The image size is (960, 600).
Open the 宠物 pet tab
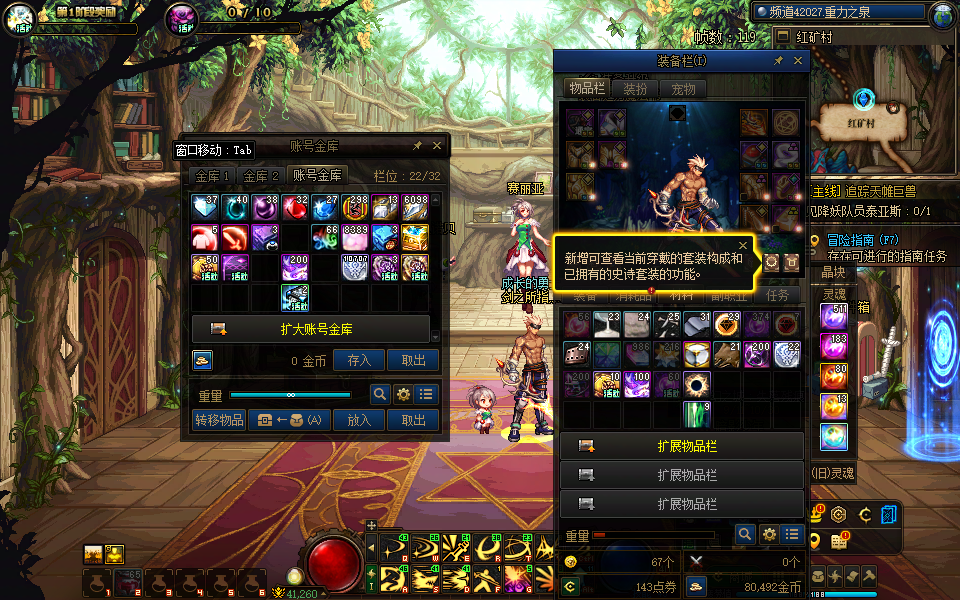[x=683, y=89]
